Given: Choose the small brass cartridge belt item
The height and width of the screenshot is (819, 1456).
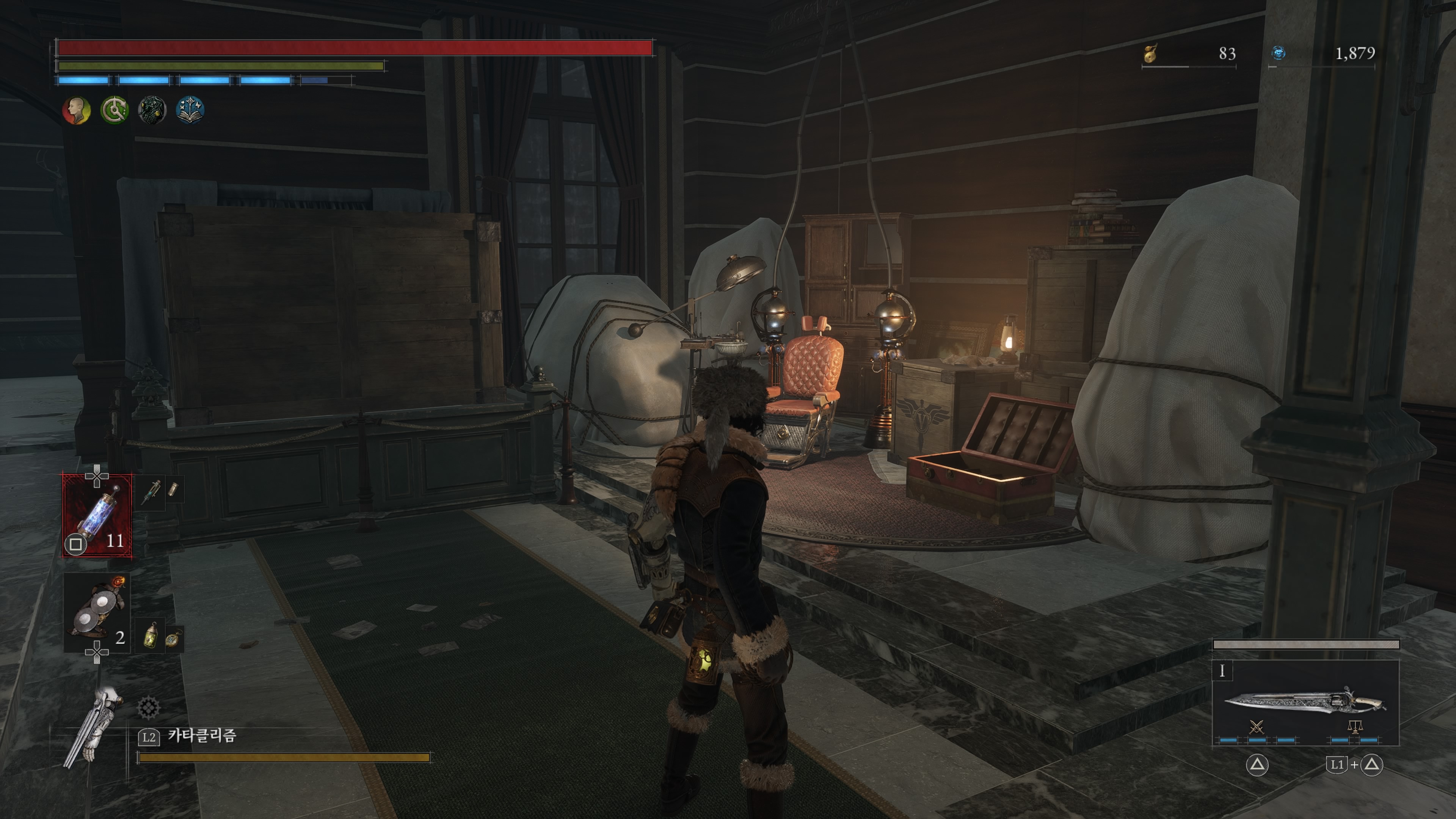Looking at the screenshot, I should 173,490.
